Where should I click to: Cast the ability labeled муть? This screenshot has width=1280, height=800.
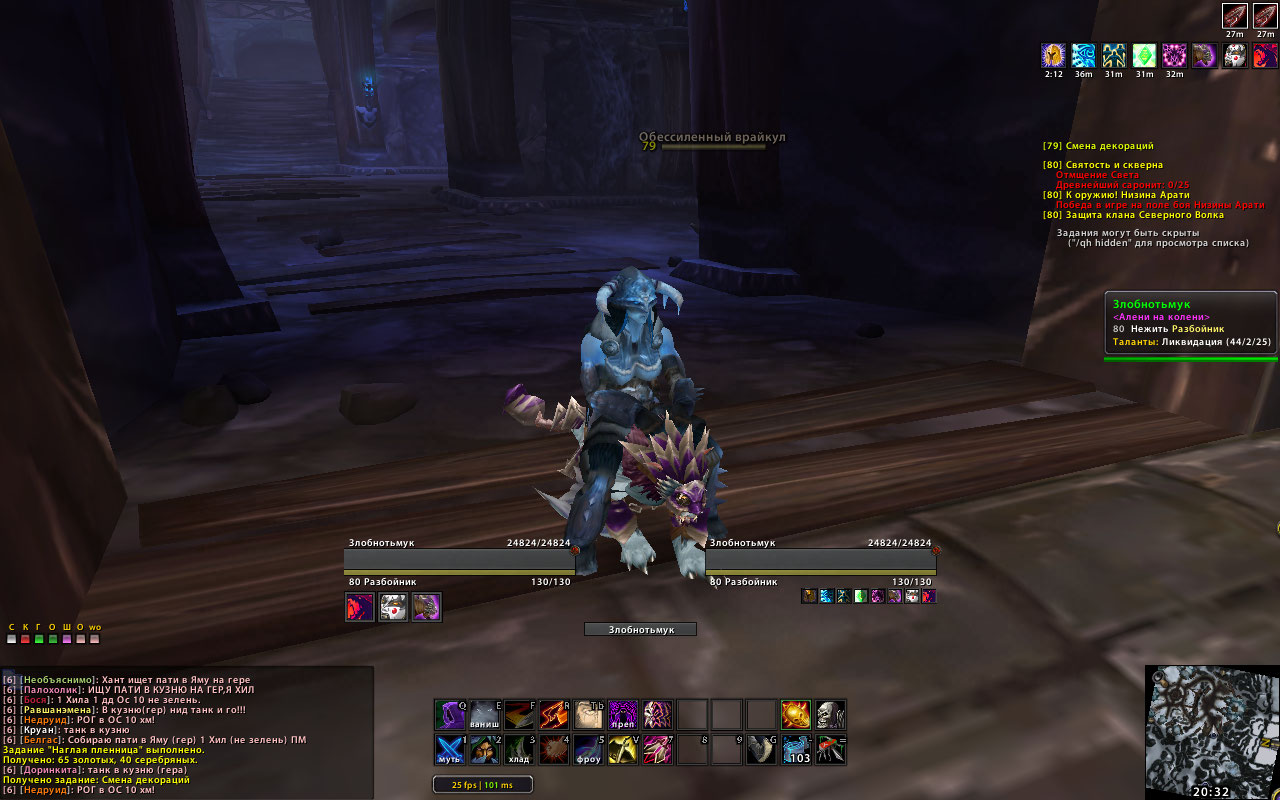click(452, 749)
